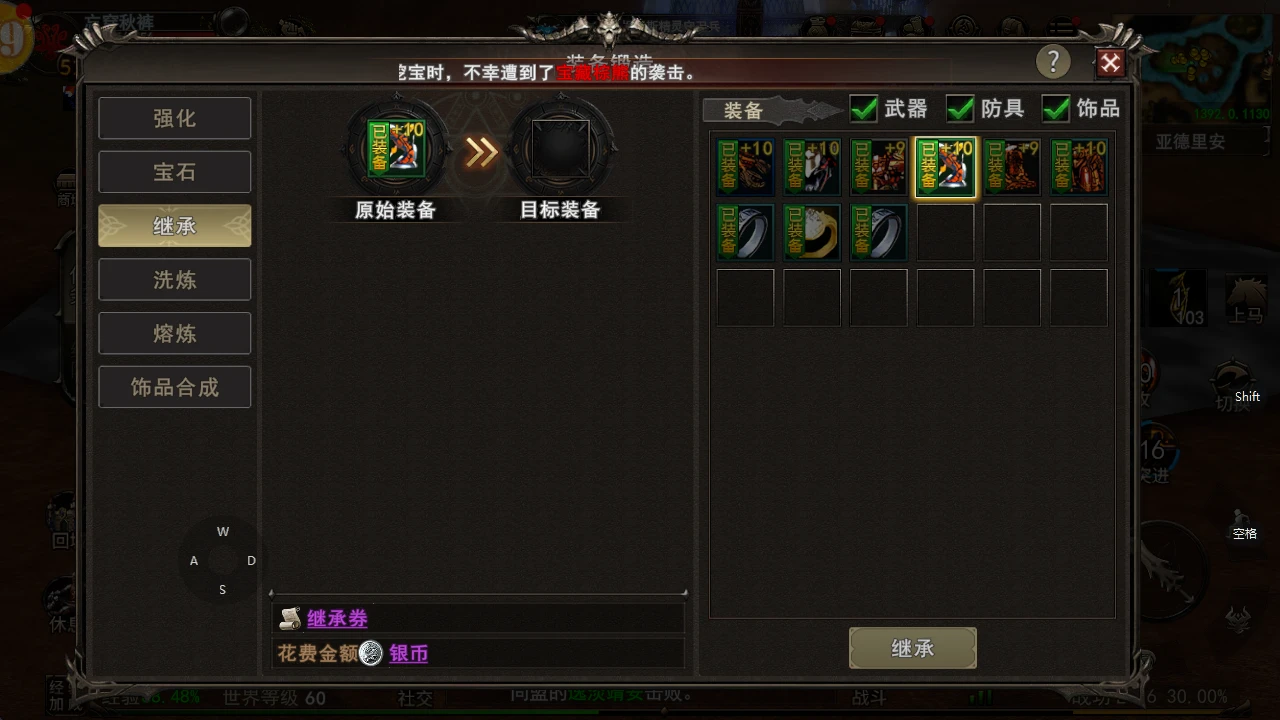Open the 洗炼 refinement tab
The height and width of the screenshot is (720, 1280).
pyautogui.click(x=174, y=279)
